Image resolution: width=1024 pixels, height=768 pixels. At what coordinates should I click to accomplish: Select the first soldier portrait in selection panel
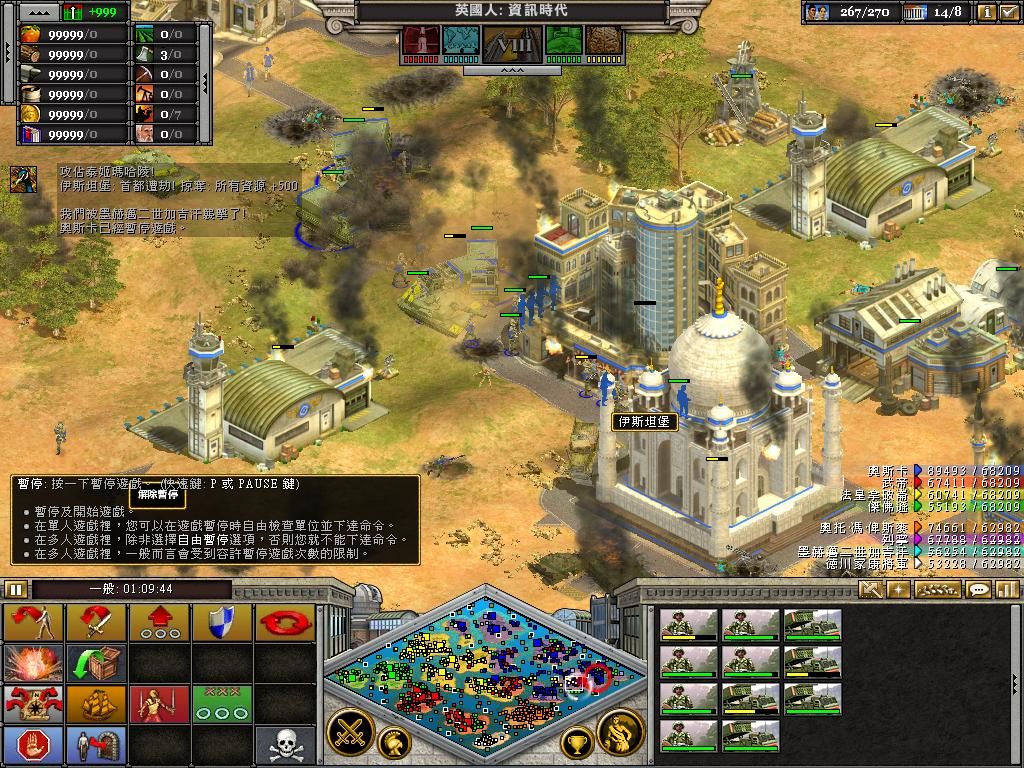(x=689, y=626)
